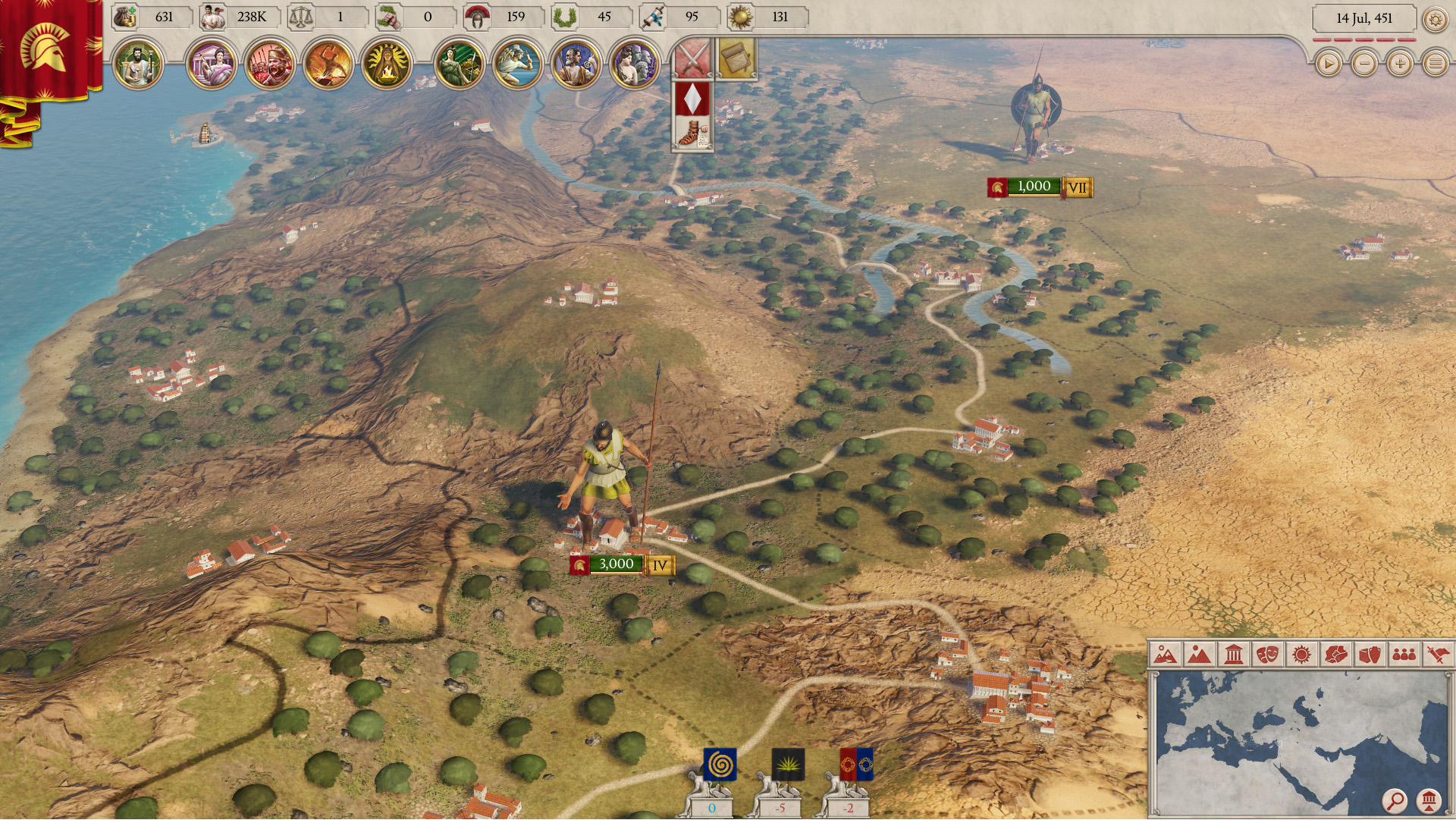Open the military panel showing shouting soldier
1456x820 pixels.
pos(270,64)
